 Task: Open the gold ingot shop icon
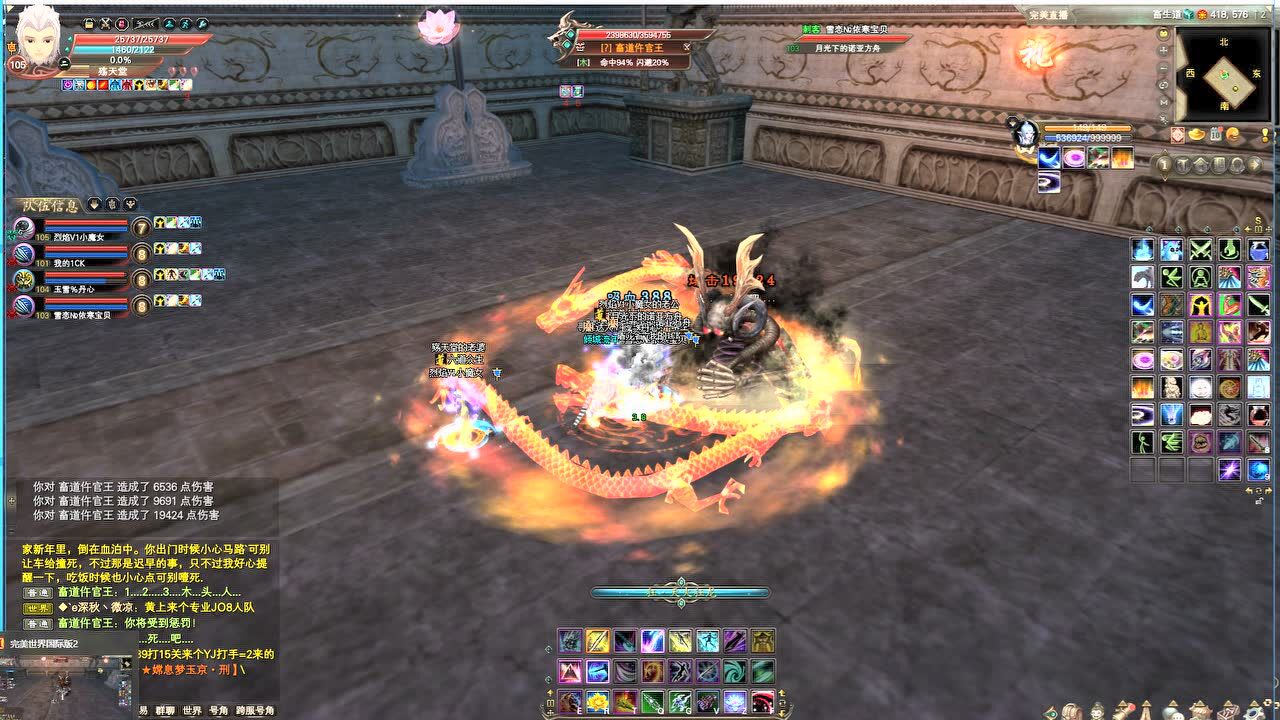coord(1196,134)
